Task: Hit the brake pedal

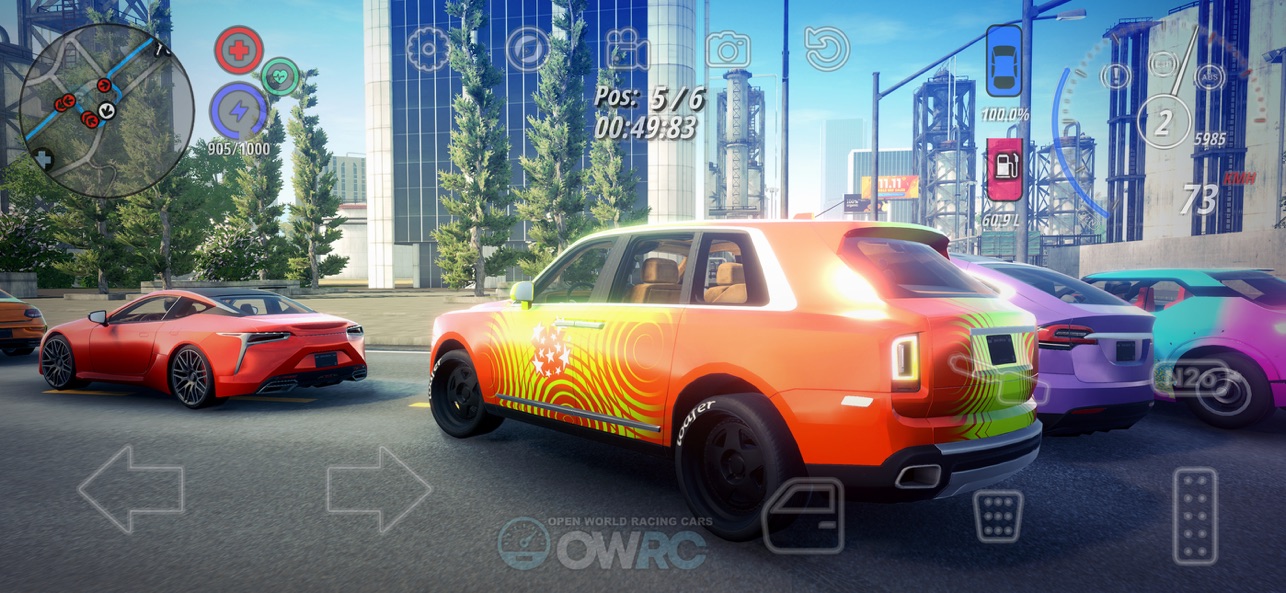Action: coord(998,515)
